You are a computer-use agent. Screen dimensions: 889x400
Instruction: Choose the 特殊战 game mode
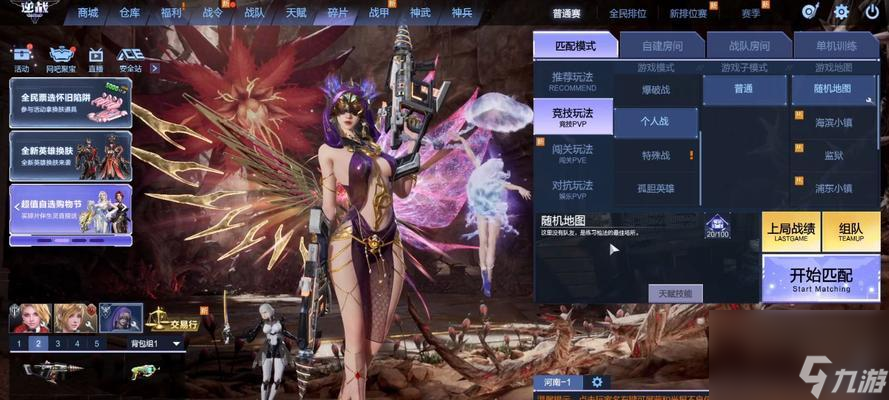656,155
